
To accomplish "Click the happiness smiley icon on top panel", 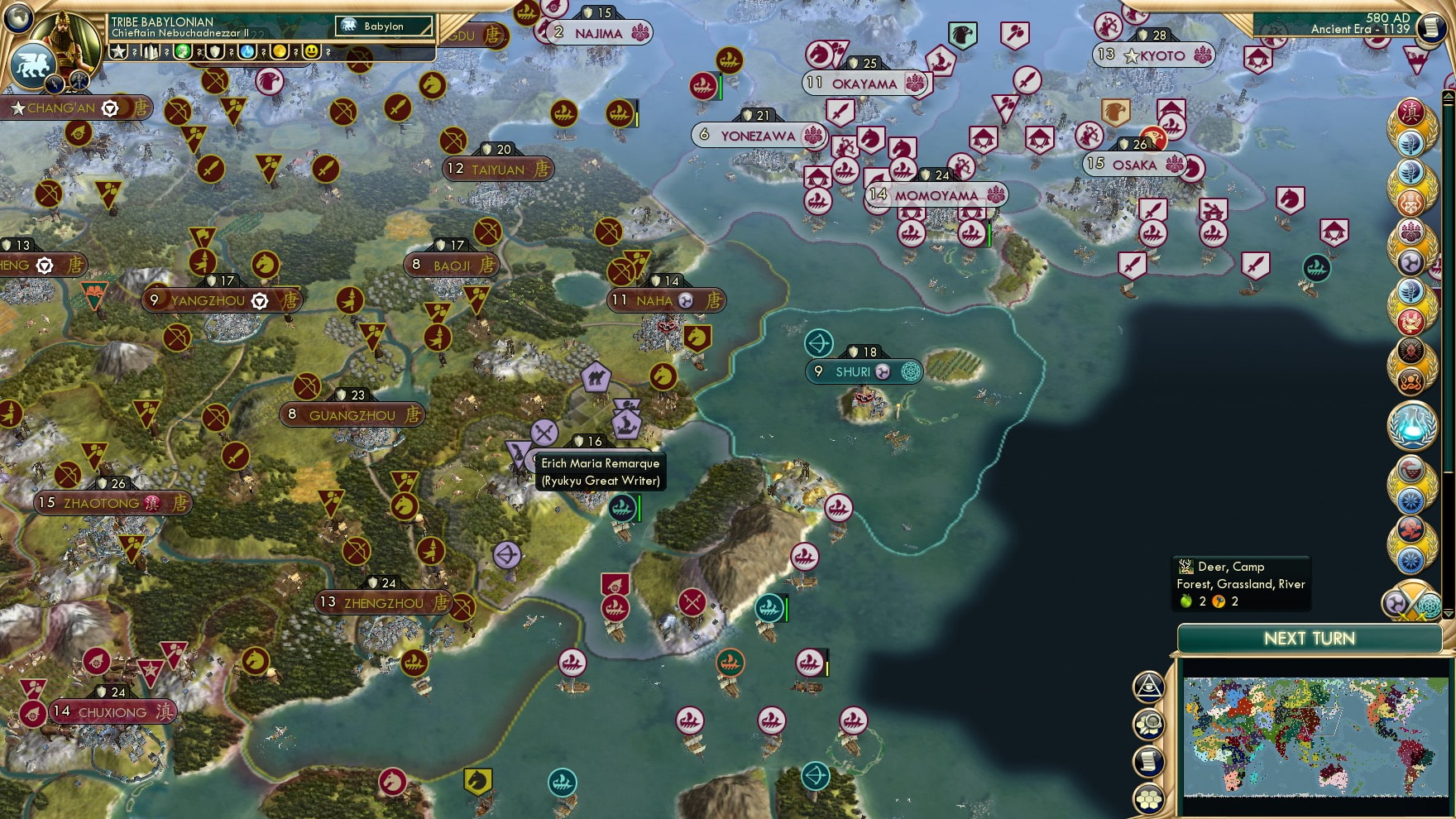I will pos(313,51).
